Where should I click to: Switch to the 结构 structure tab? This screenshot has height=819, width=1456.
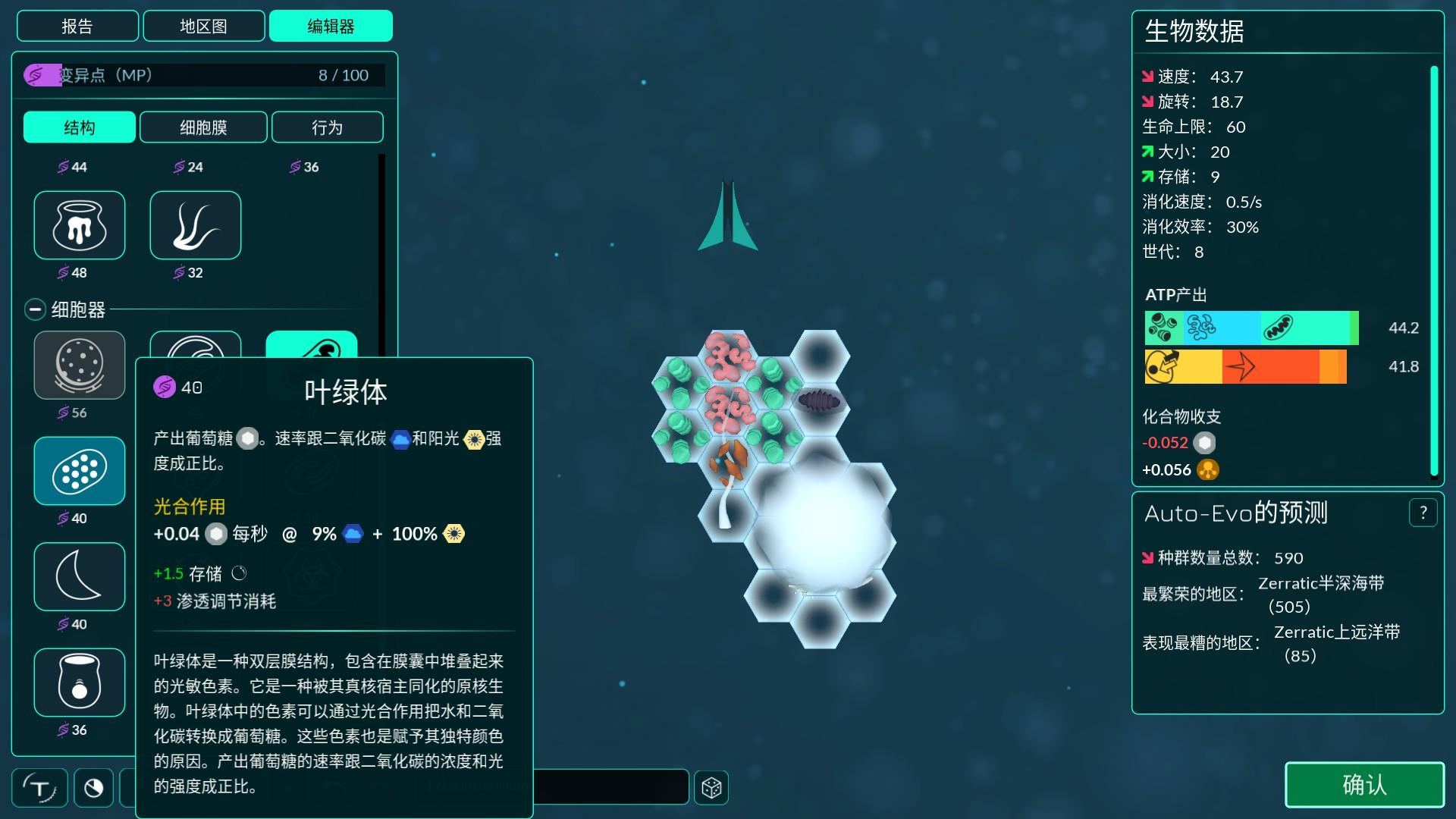[x=80, y=127]
